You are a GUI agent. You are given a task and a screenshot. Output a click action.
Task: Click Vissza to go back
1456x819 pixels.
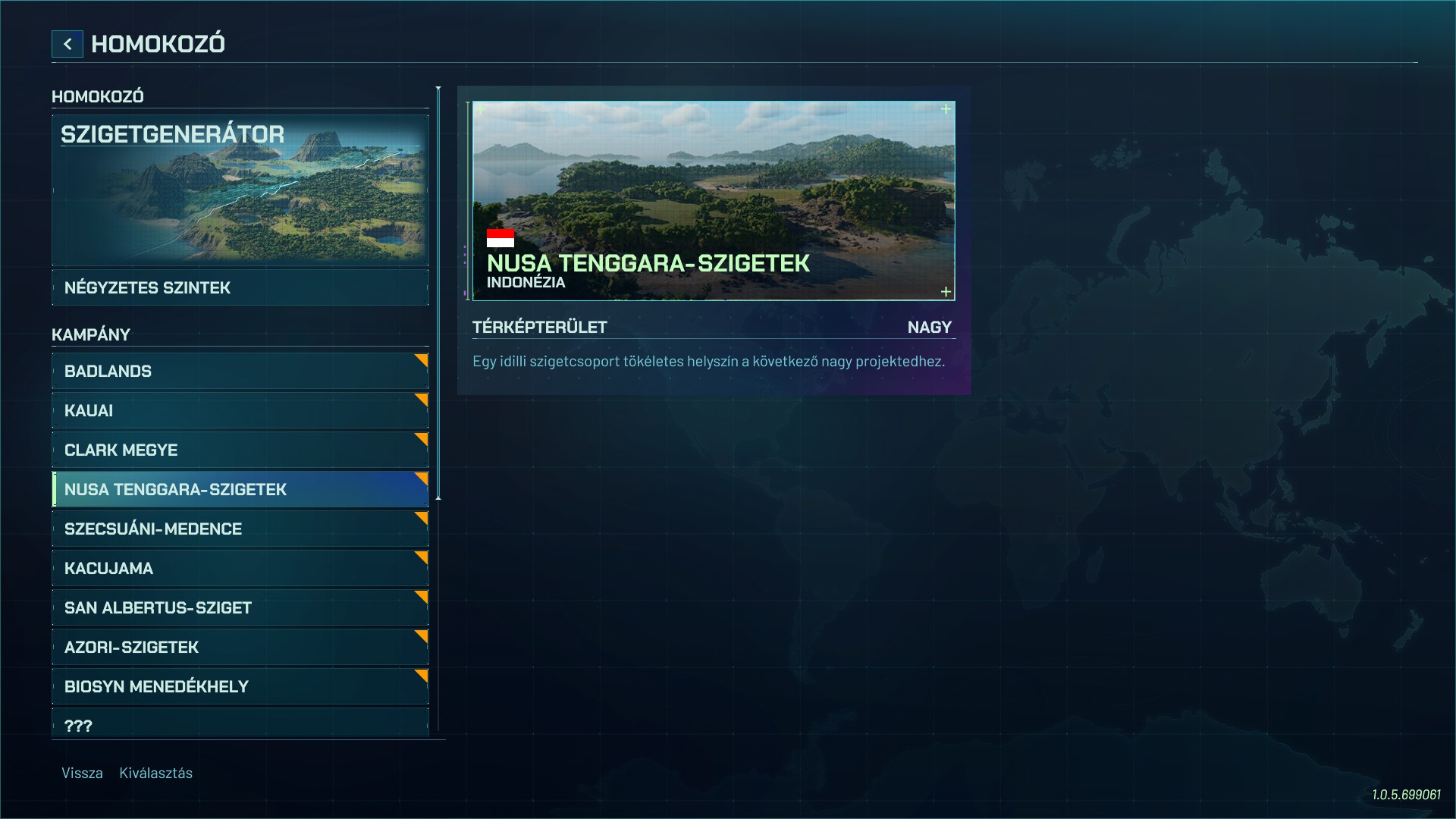(x=82, y=773)
